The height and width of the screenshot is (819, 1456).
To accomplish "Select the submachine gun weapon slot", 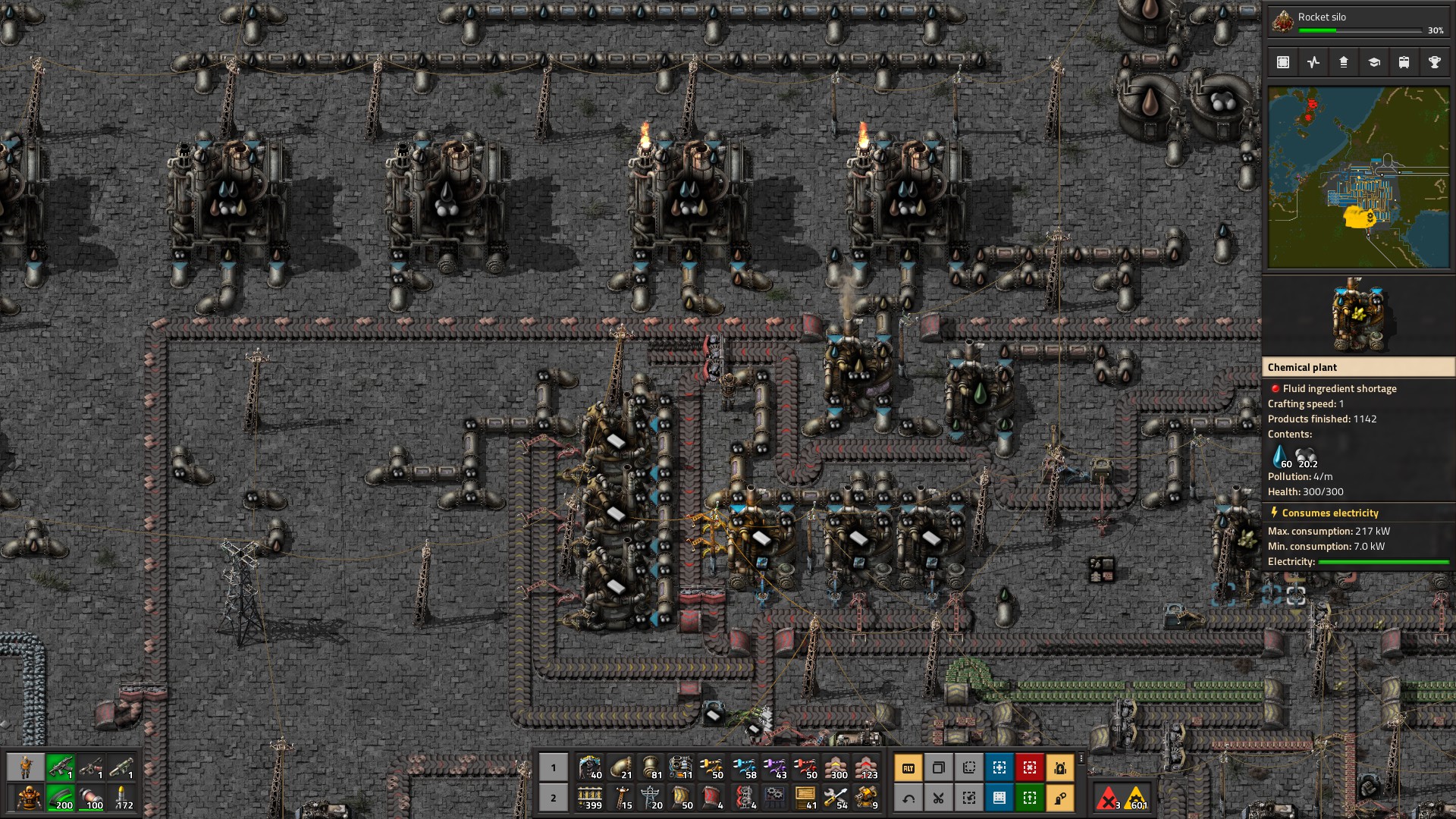I will point(61,767).
